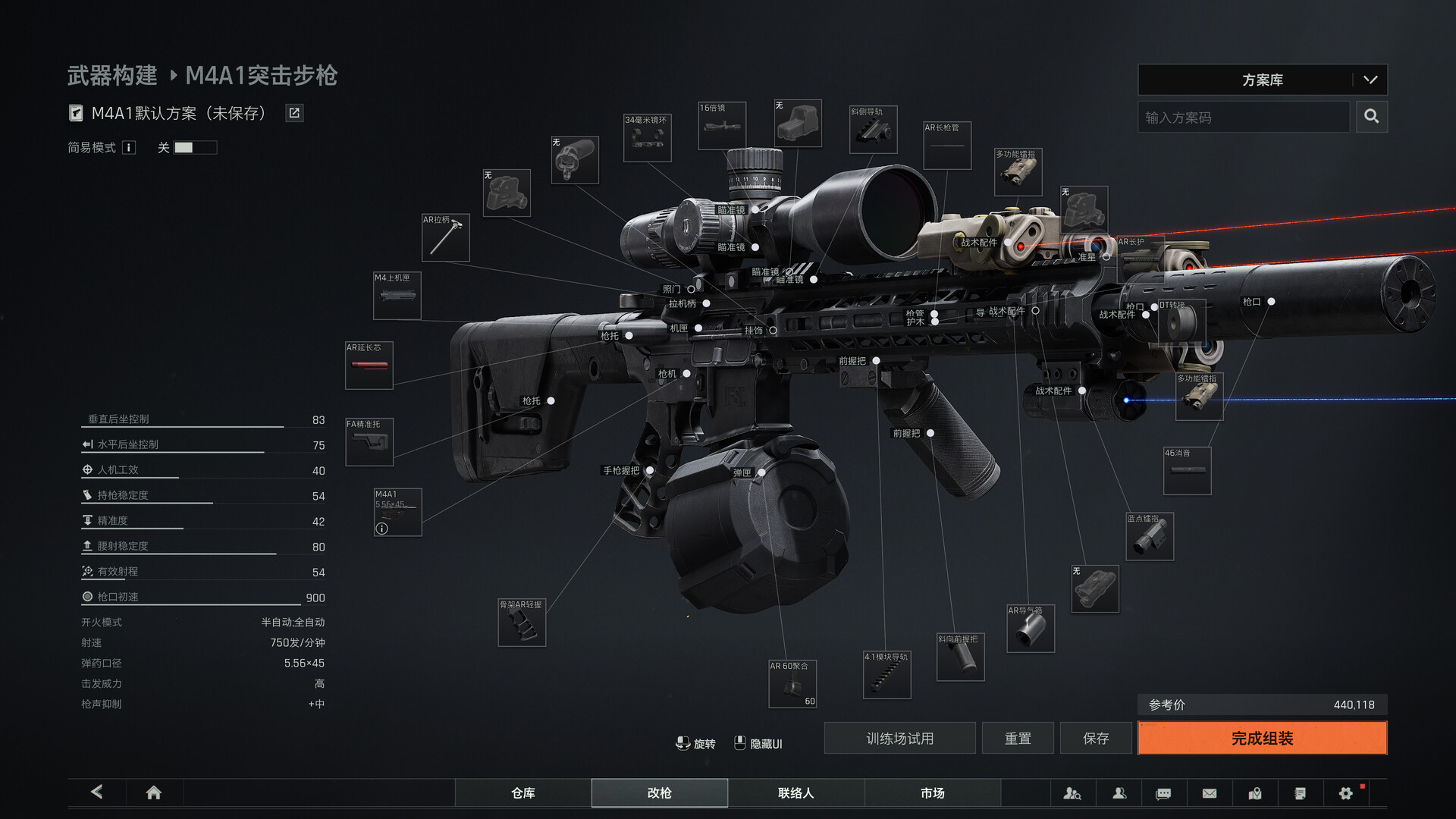Screen dimensions: 1456x819
Task: Open the gear settings icon
Action: 1345,793
